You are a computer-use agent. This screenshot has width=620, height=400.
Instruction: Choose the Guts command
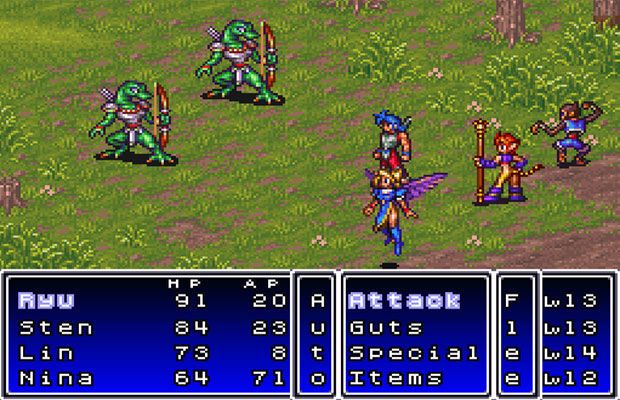(387, 327)
